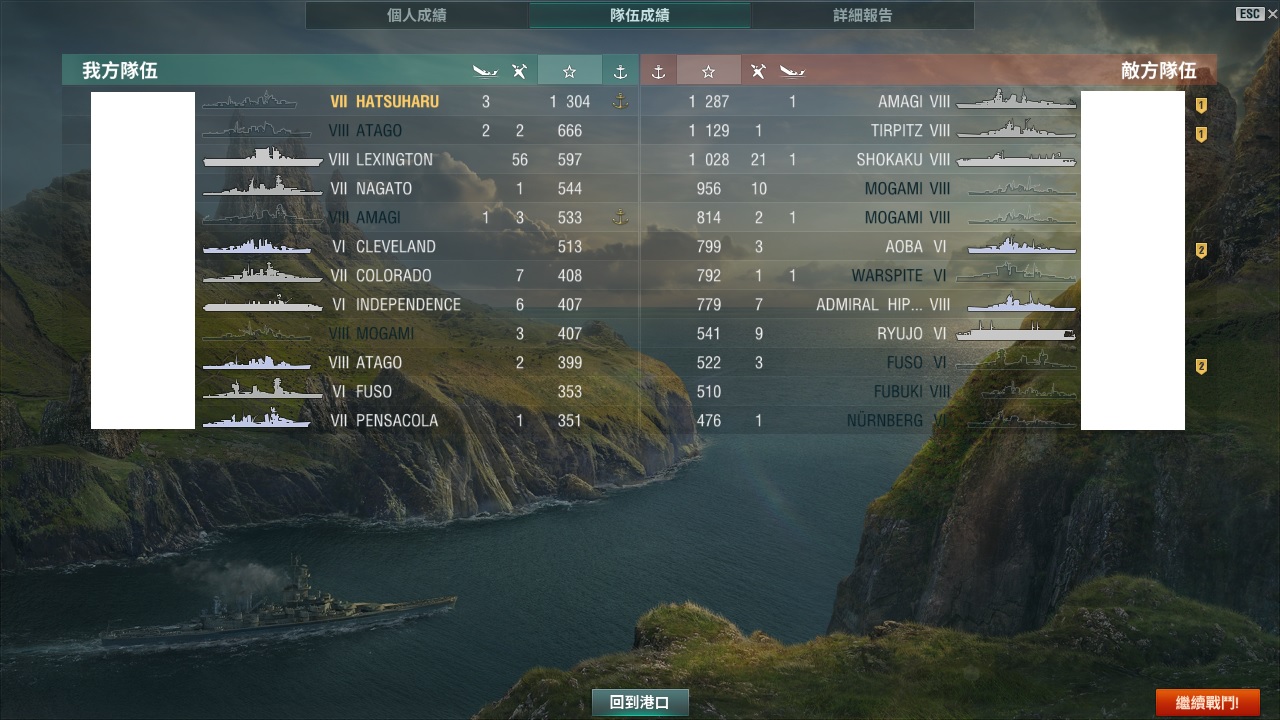Image resolution: width=1280 pixels, height=720 pixels.
Task: Select the enemy TIRPITZ row
Action: click(896, 131)
